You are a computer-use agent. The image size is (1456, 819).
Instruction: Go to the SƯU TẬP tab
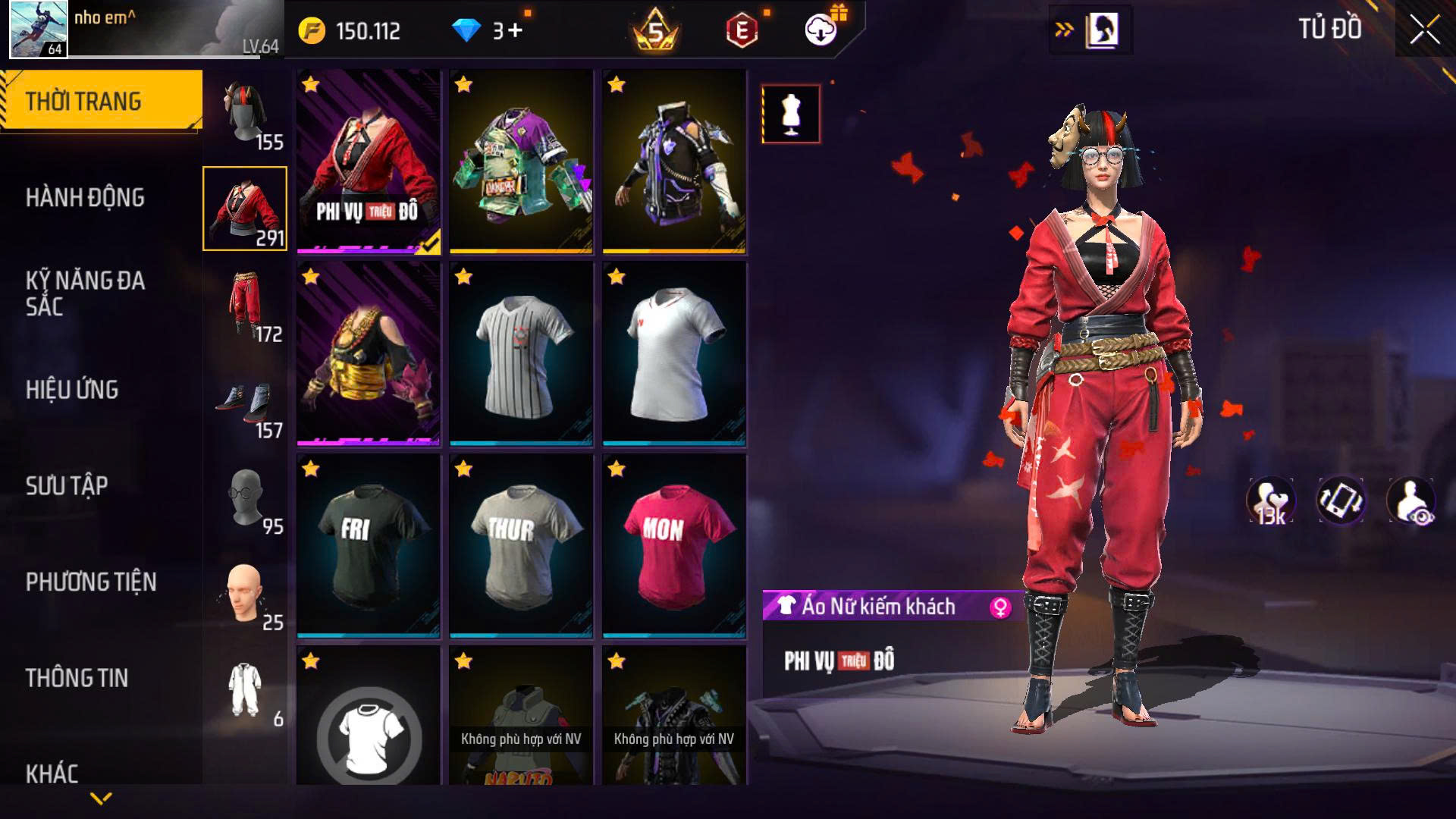point(67,485)
